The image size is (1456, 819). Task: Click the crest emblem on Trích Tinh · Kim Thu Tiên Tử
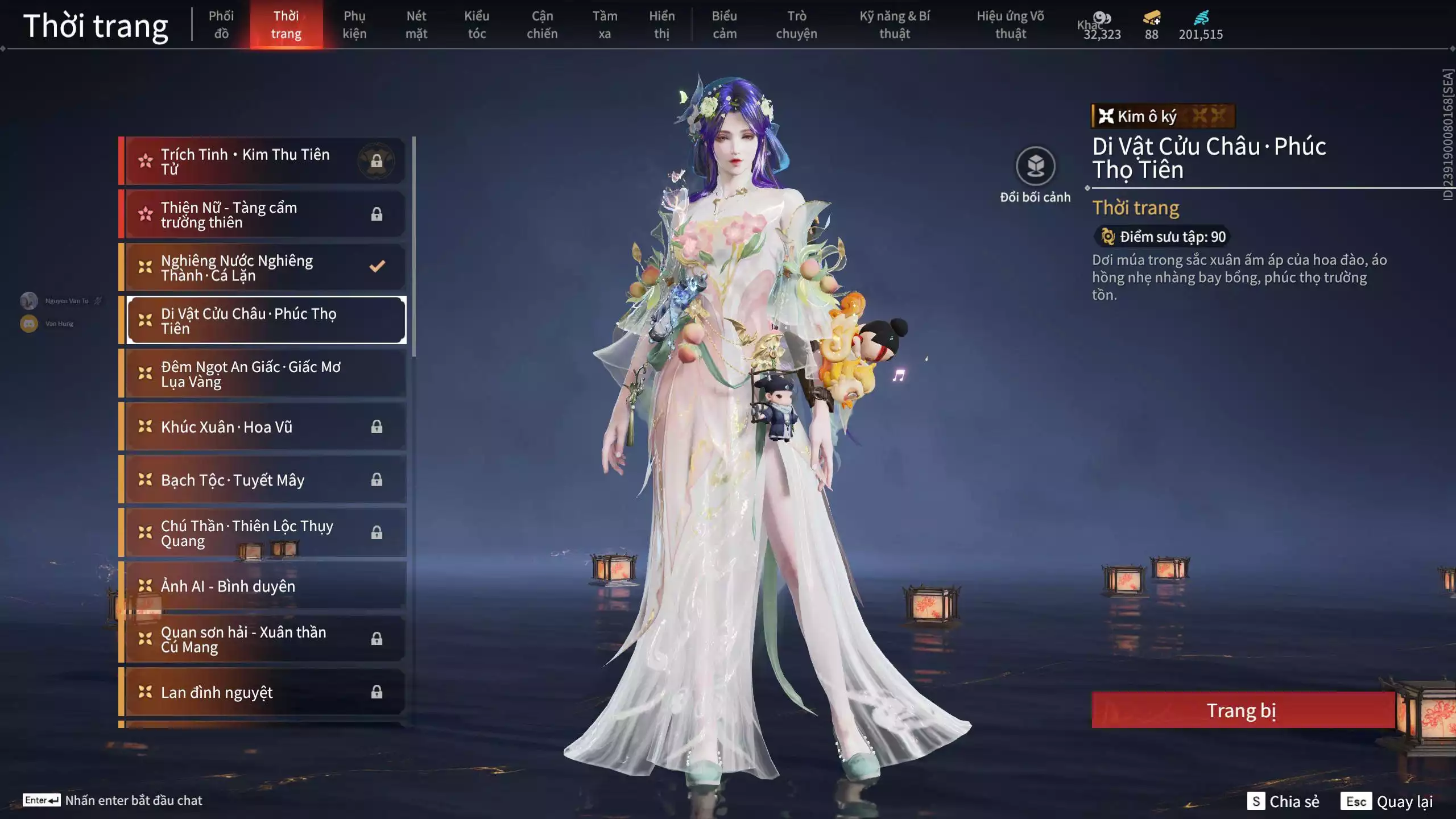click(x=377, y=160)
